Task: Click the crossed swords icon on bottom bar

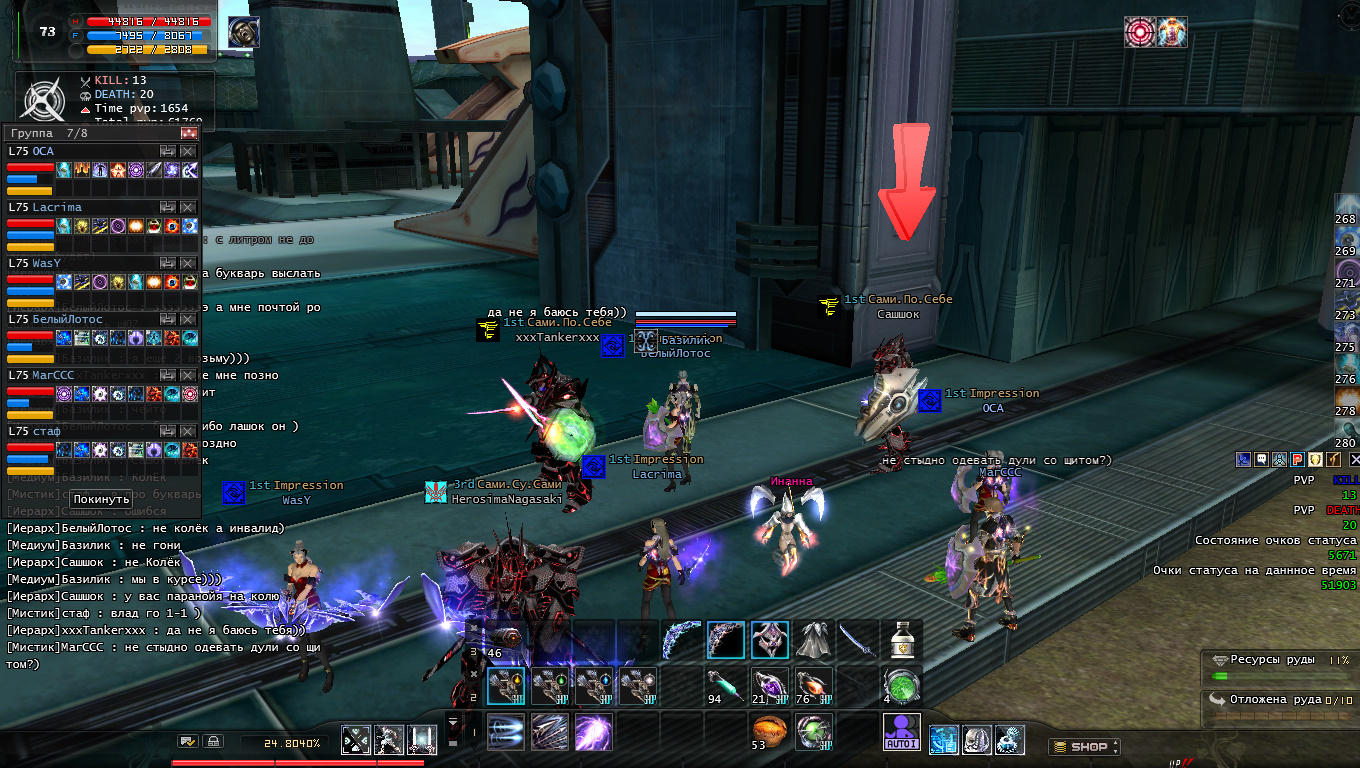Action: (x=357, y=740)
